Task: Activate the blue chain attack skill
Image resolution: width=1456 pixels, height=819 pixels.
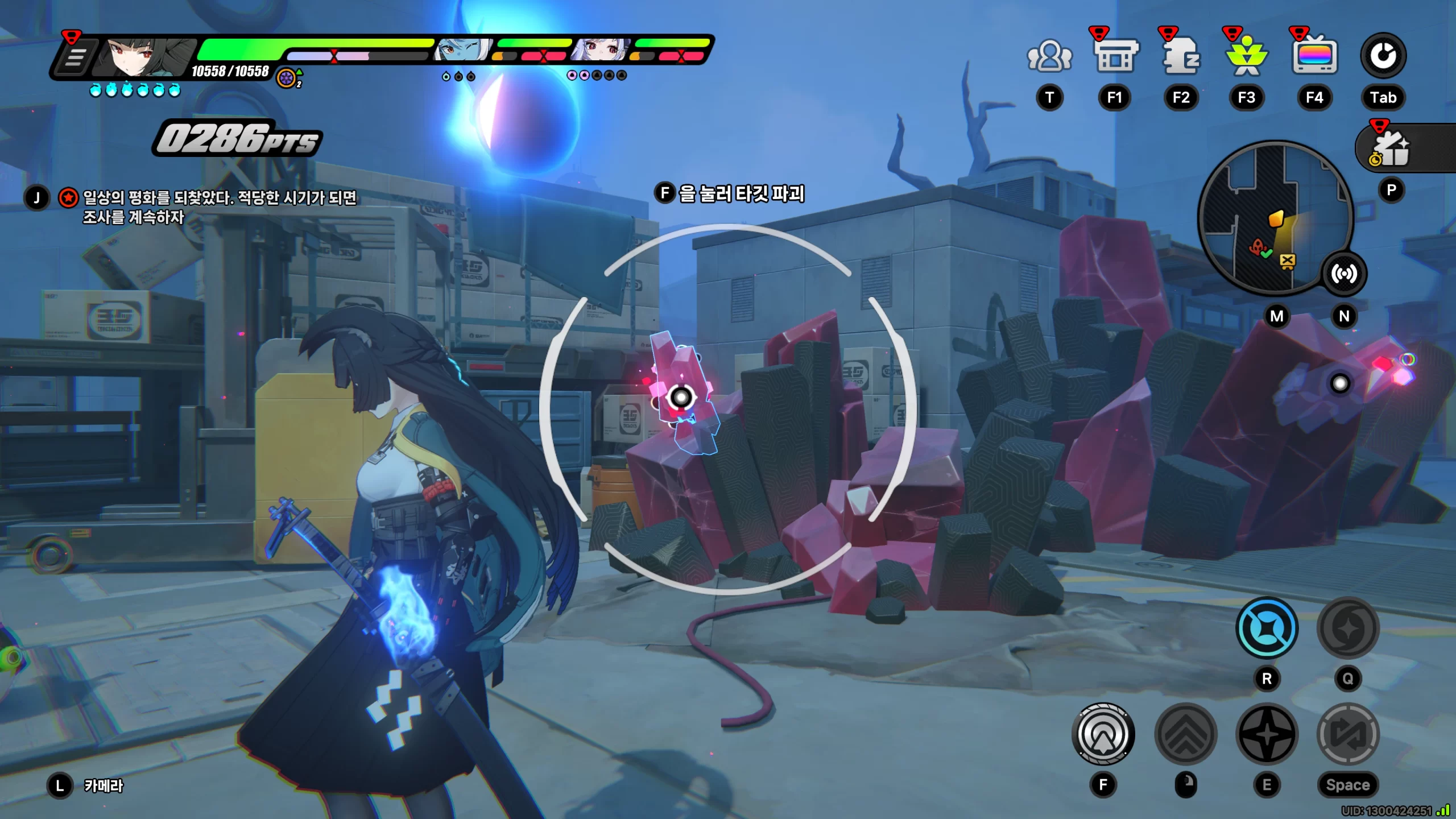Action: coord(1267,628)
